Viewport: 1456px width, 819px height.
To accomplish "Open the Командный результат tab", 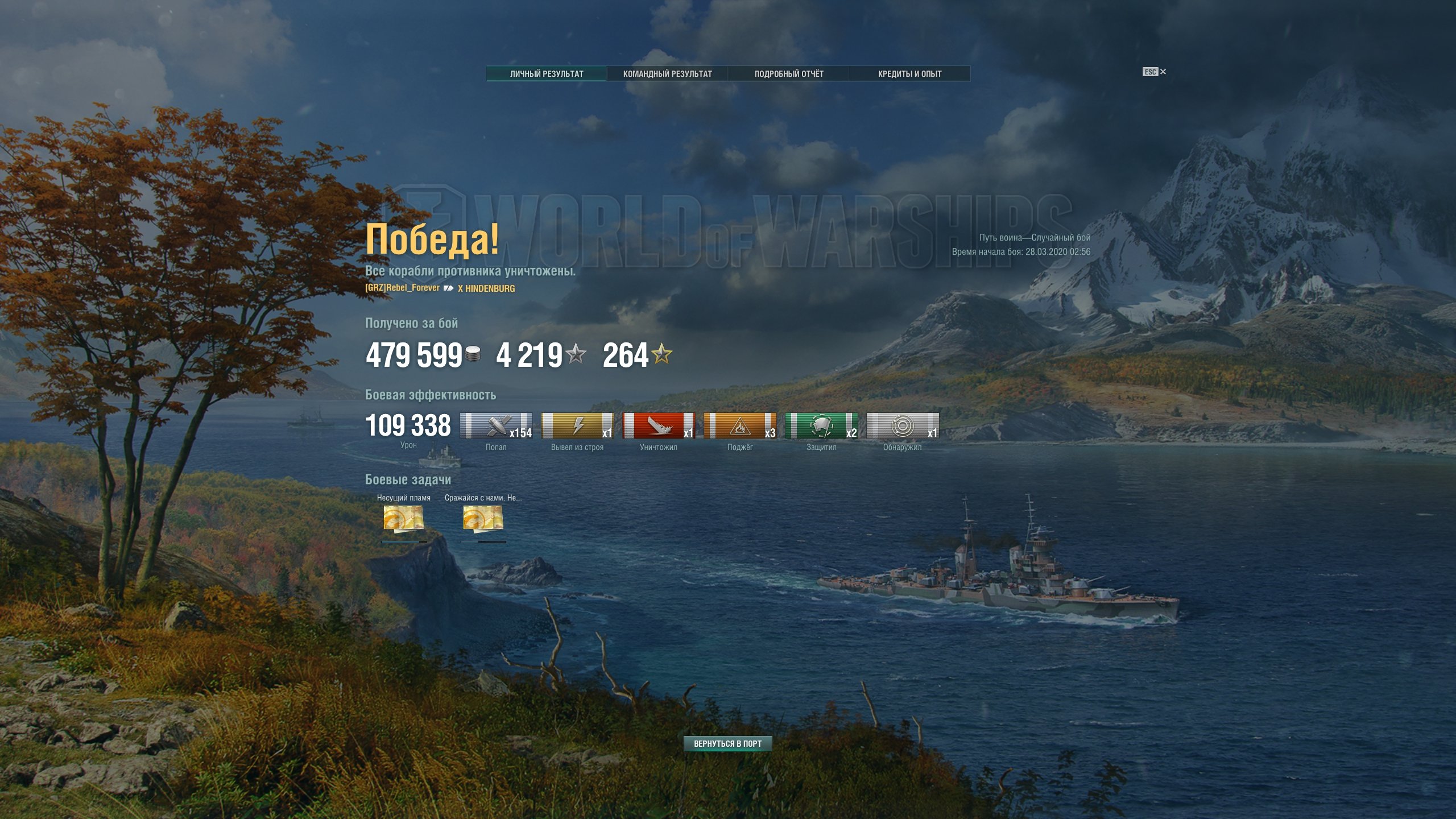I will pos(667,74).
